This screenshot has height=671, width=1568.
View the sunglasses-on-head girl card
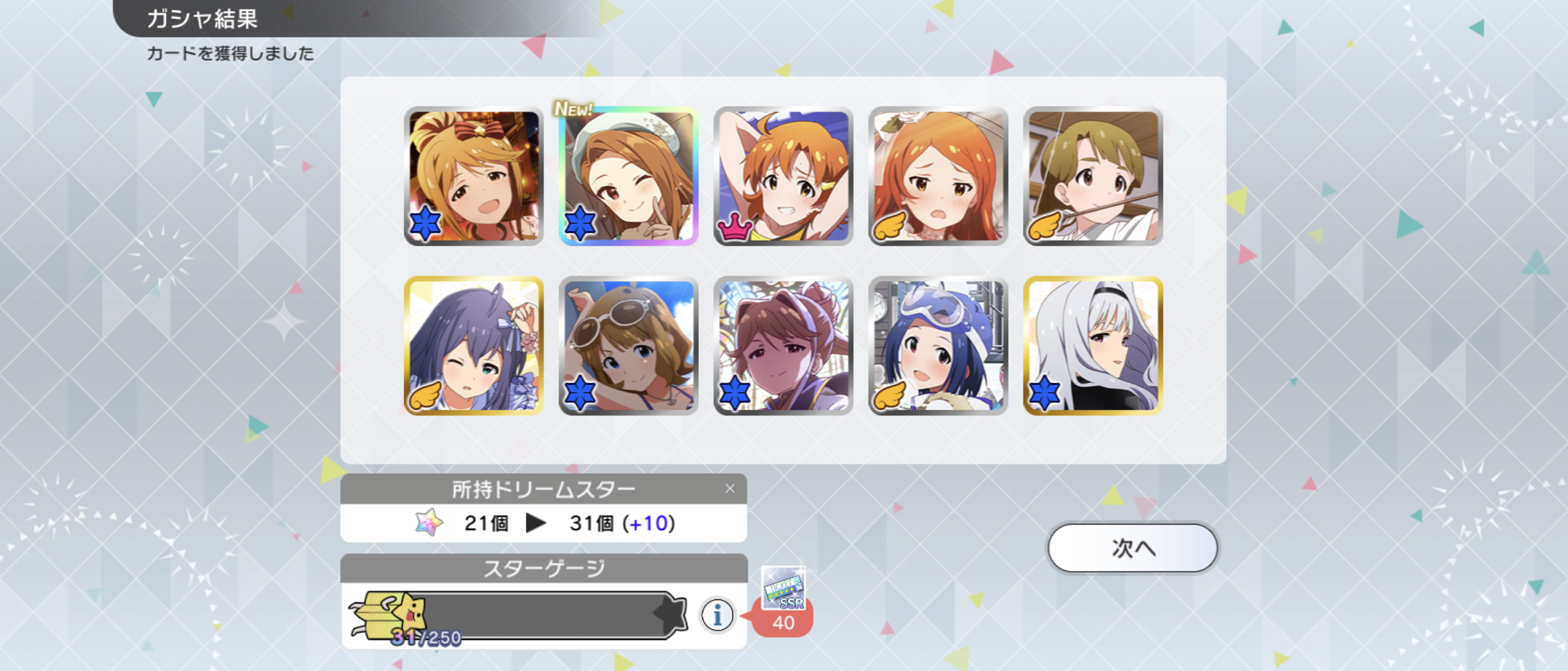628,346
